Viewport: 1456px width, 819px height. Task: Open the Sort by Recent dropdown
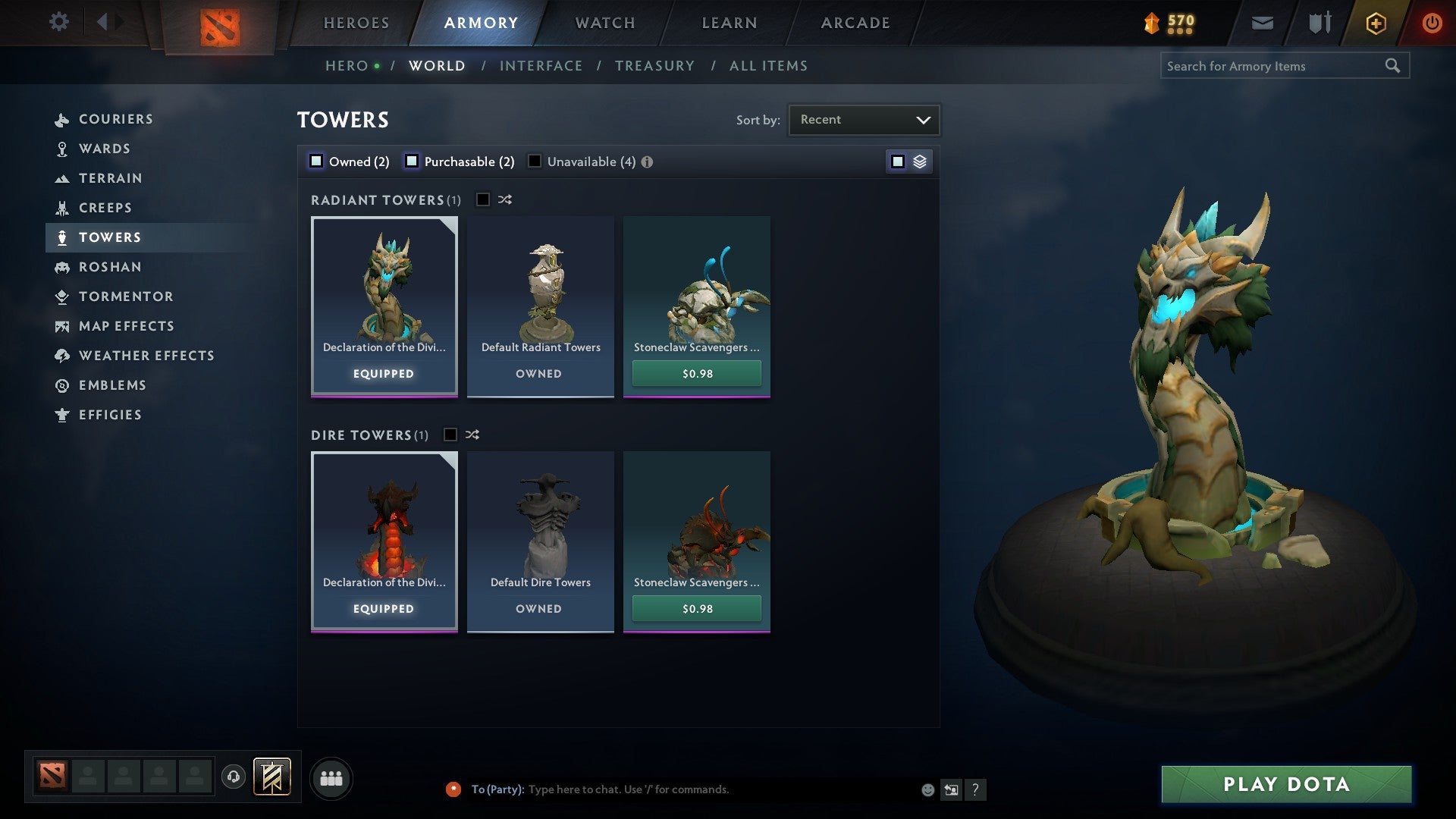[864, 119]
